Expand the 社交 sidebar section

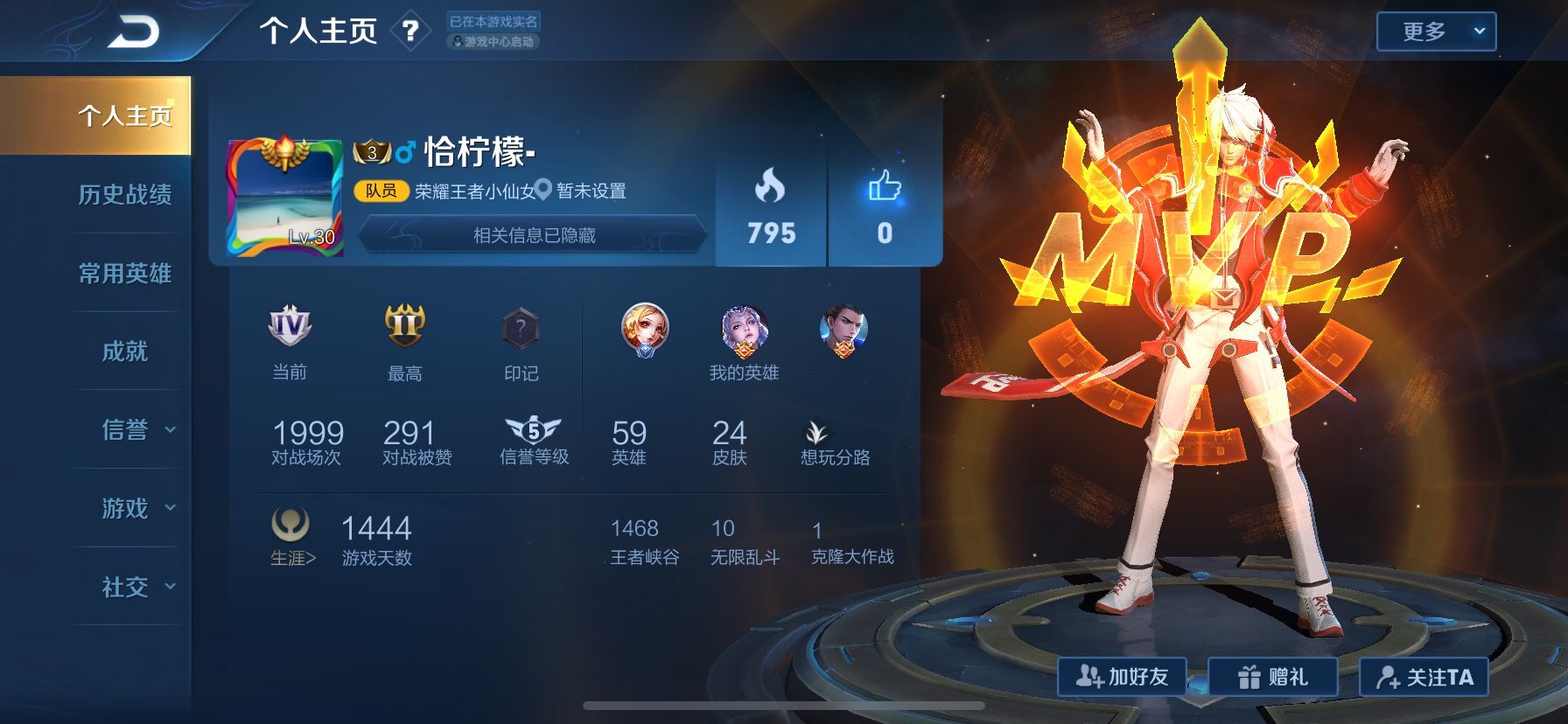click(x=127, y=588)
